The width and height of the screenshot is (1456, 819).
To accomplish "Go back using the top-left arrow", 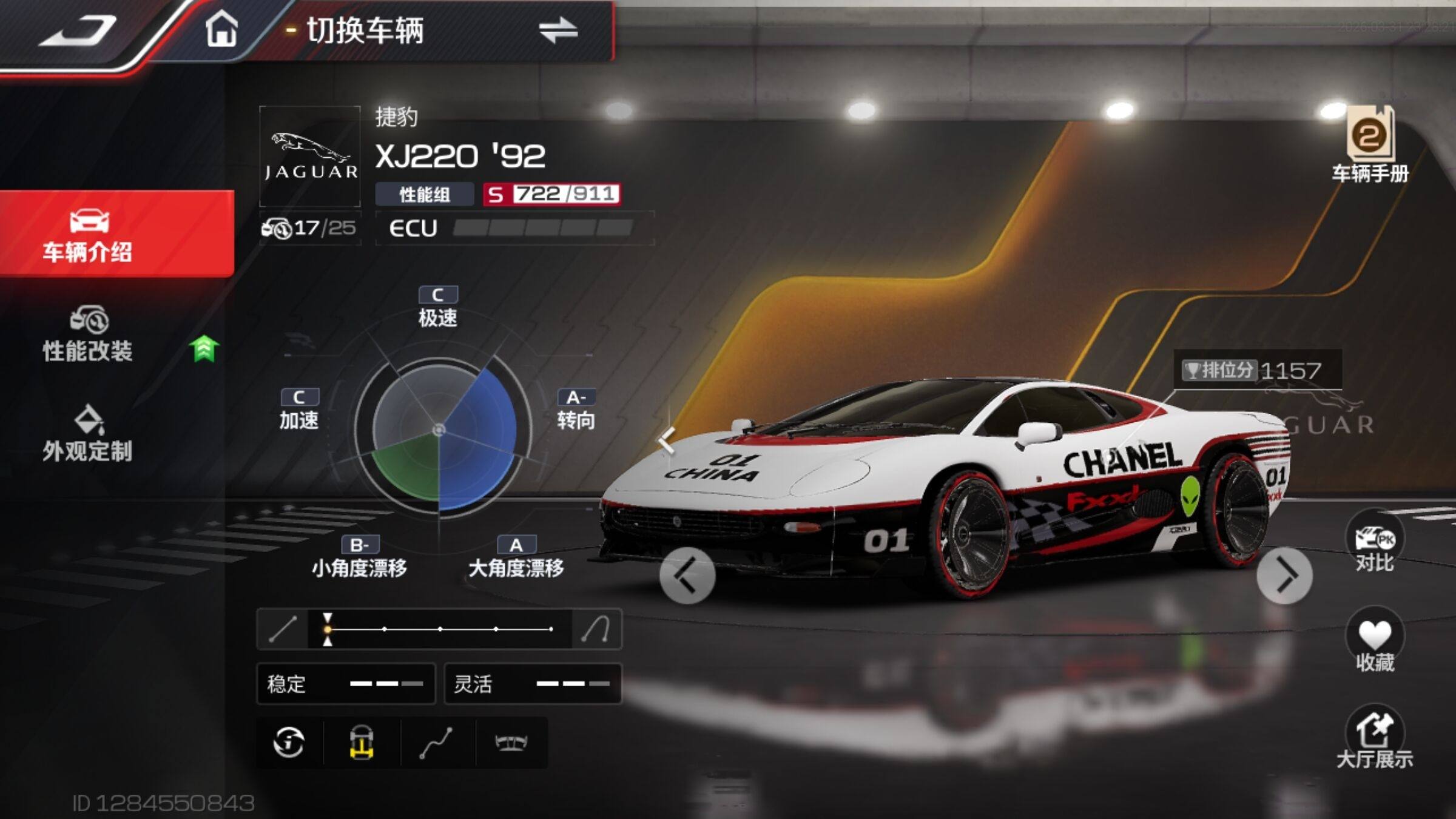I will (79, 32).
